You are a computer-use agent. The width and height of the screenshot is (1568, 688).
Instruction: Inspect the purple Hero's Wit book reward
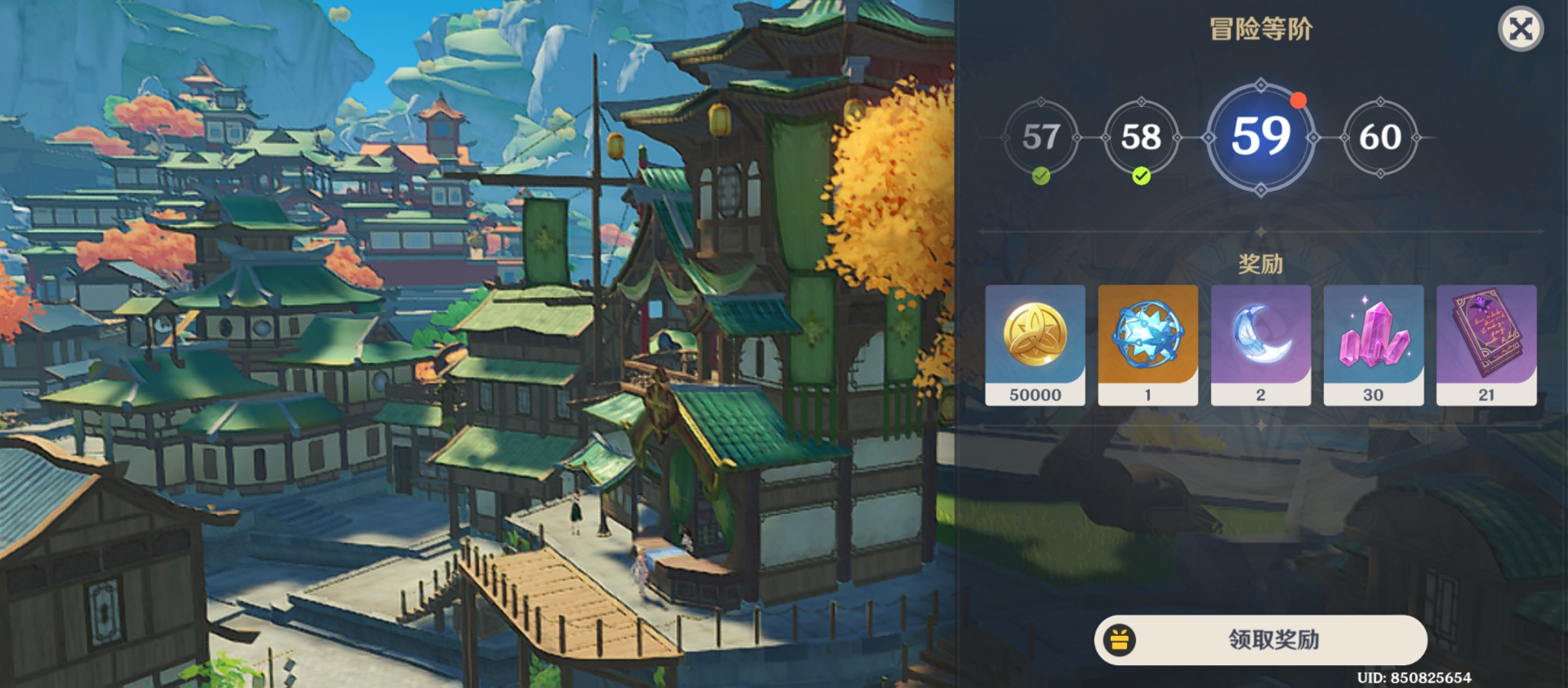coord(1486,345)
